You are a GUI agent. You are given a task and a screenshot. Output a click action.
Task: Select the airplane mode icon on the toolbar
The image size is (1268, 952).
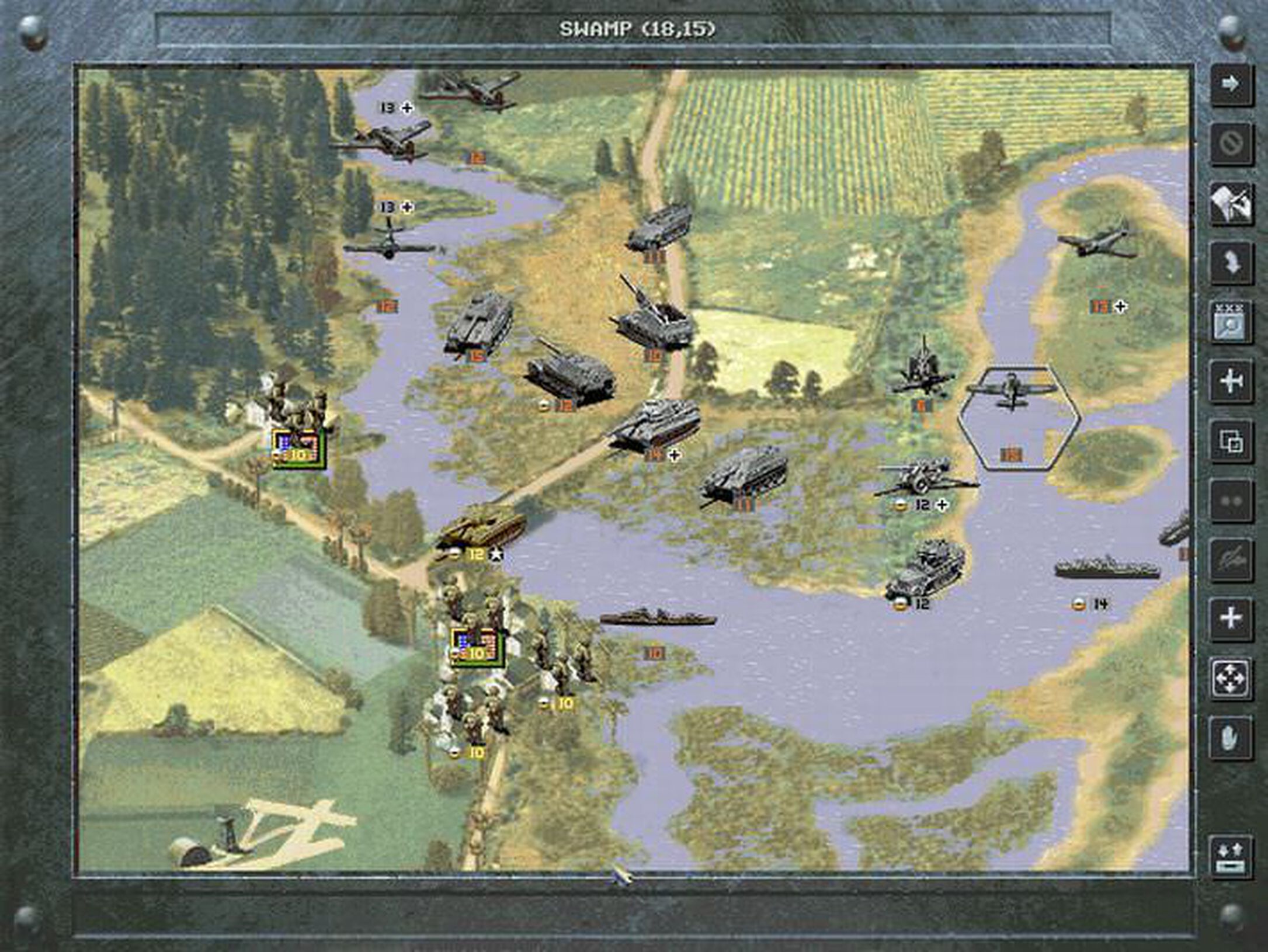(1232, 377)
